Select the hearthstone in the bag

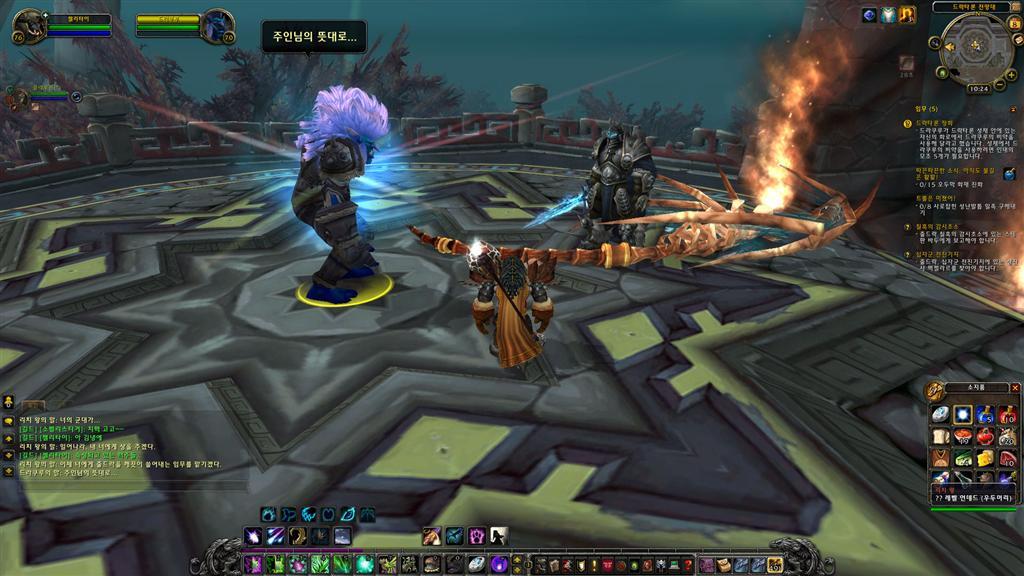(x=940, y=414)
